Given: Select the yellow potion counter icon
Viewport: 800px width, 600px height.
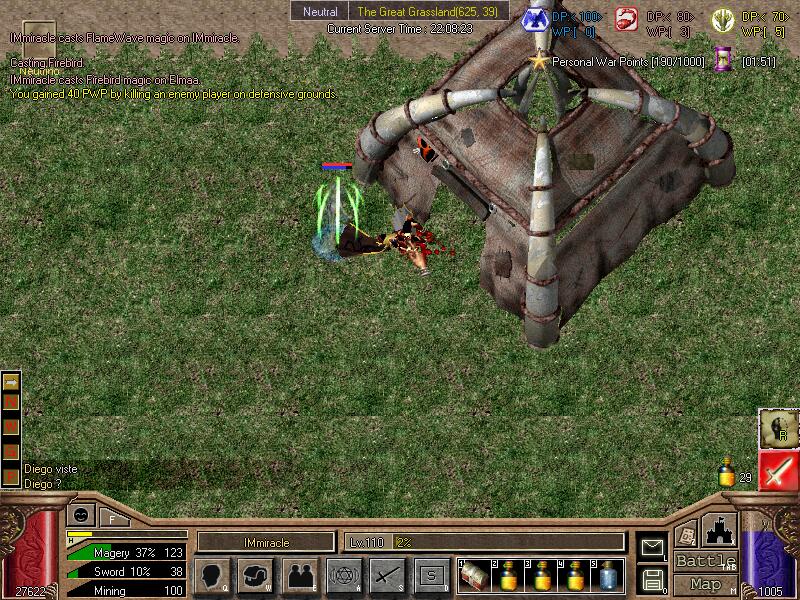Looking at the screenshot, I should coord(727,472).
